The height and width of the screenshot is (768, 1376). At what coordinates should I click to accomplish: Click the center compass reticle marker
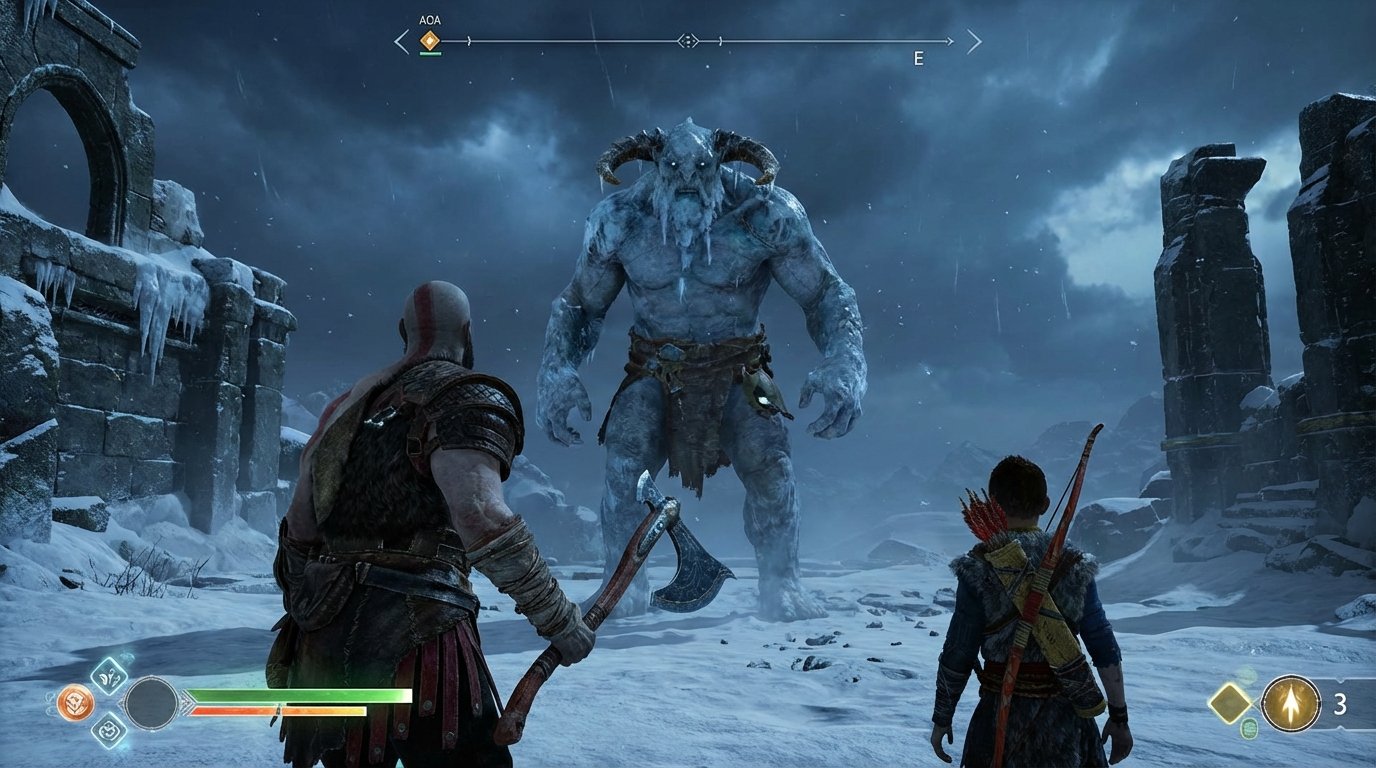(688, 40)
